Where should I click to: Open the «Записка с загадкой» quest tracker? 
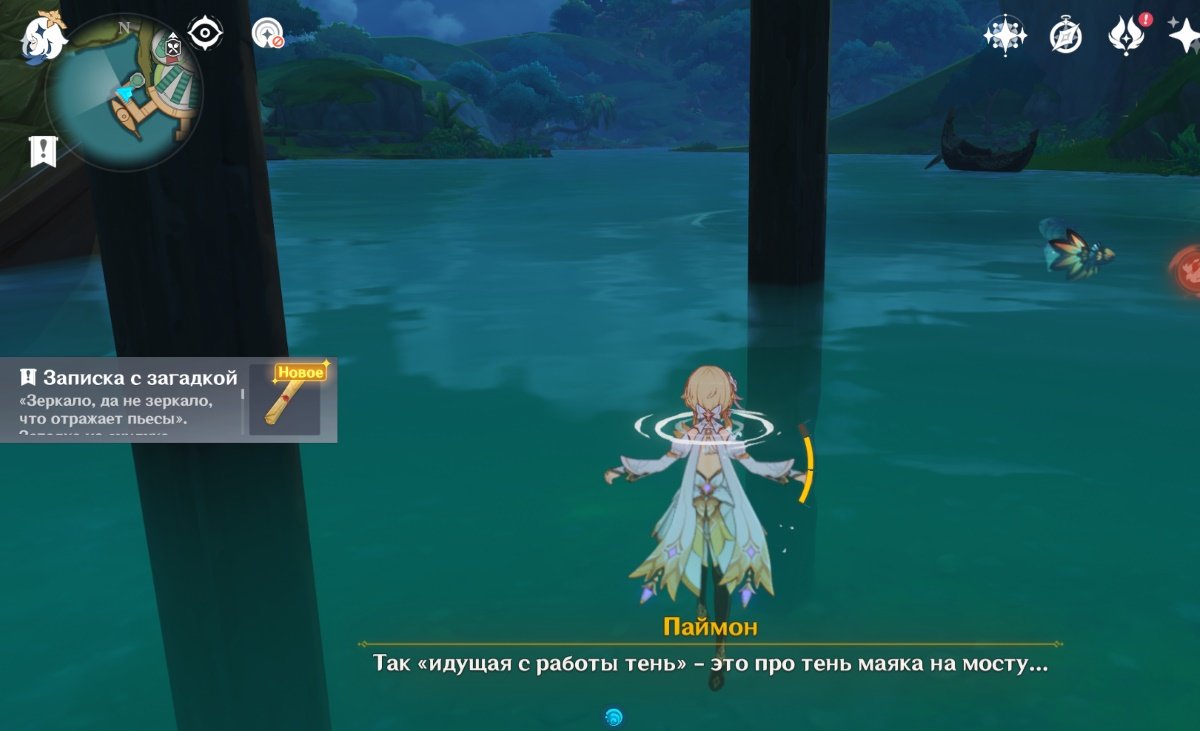(x=130, y=398)
